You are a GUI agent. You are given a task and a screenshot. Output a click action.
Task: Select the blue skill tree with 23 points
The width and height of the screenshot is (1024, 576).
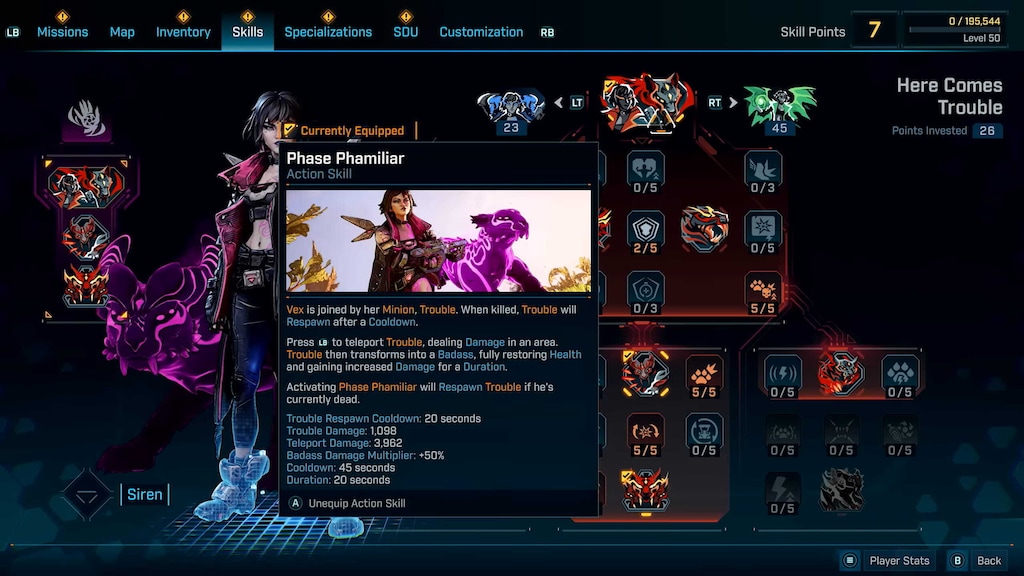tap(511, 104)
